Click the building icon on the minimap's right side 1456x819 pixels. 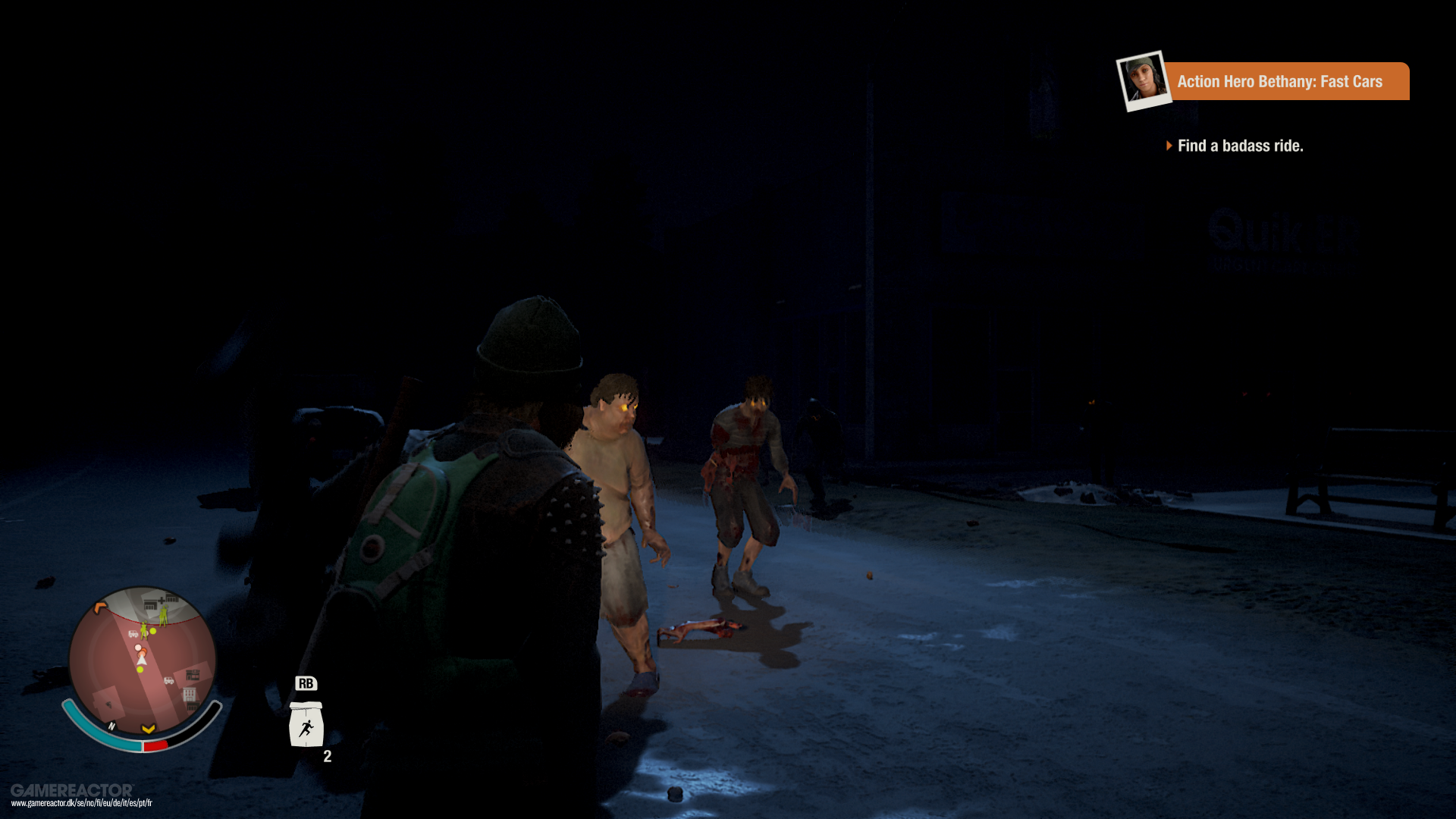click(193, 673)
